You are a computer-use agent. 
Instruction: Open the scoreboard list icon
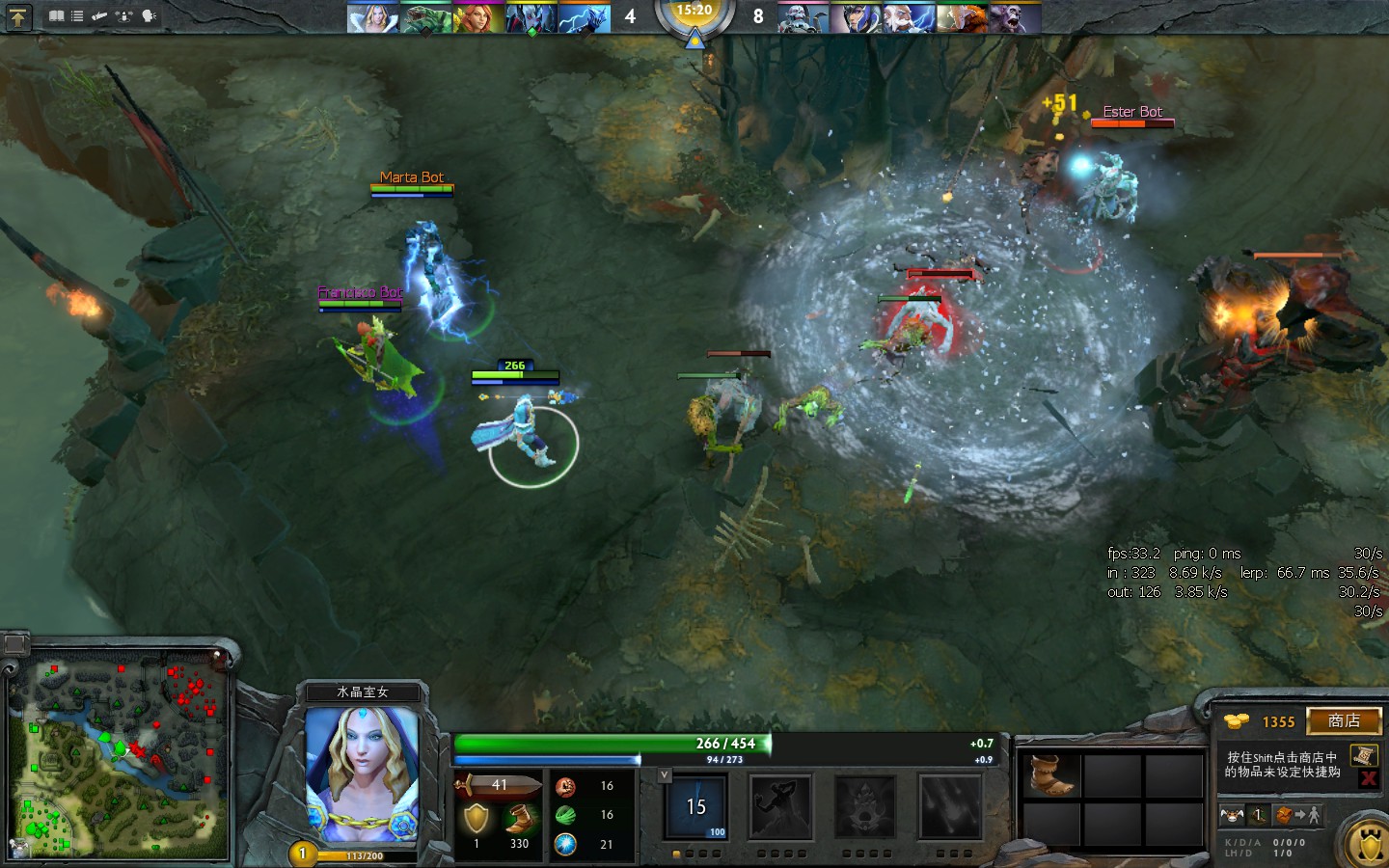click(77, 16)
